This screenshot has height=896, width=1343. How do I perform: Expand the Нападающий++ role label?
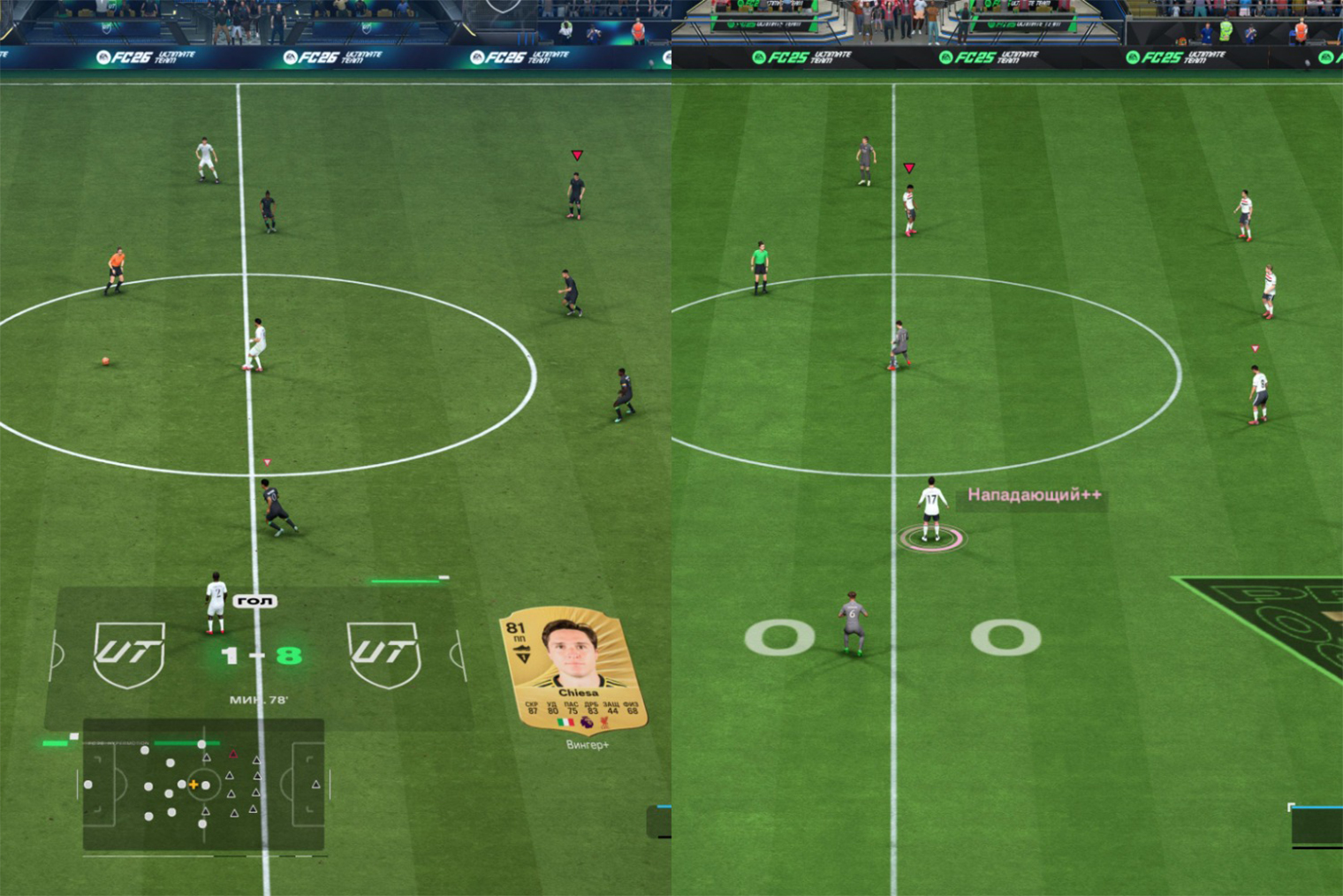1036,497
